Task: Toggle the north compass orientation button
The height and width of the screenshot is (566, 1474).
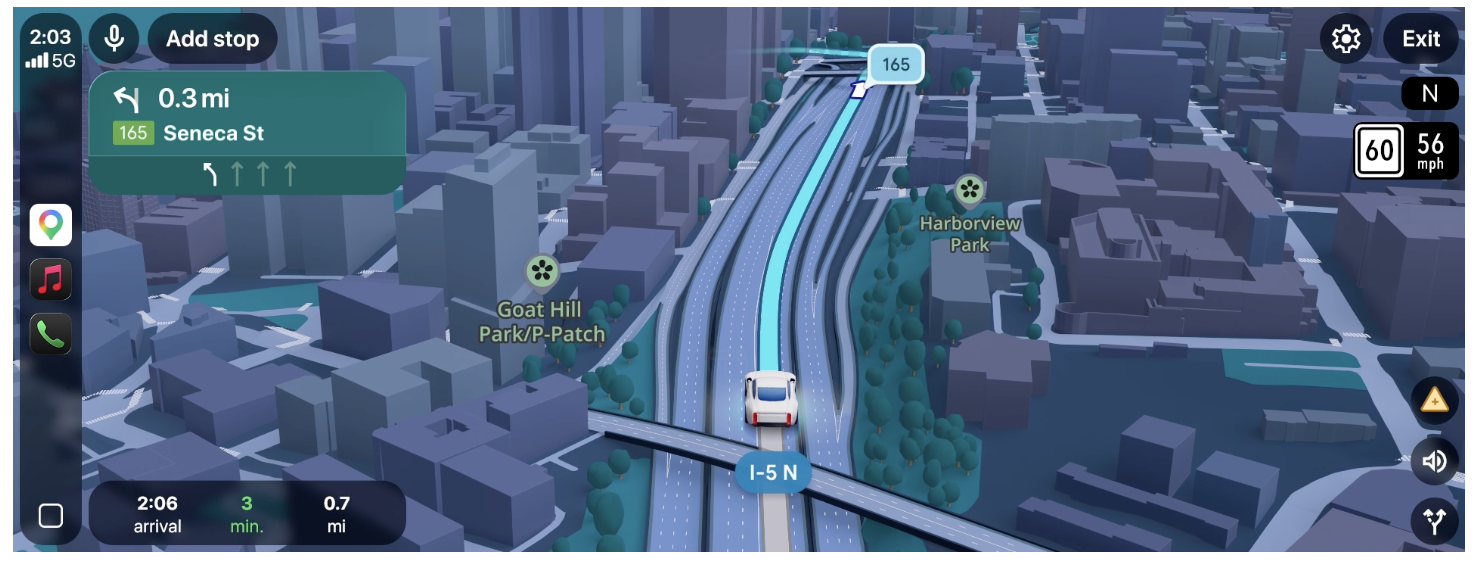Action: coord(1429,94)
